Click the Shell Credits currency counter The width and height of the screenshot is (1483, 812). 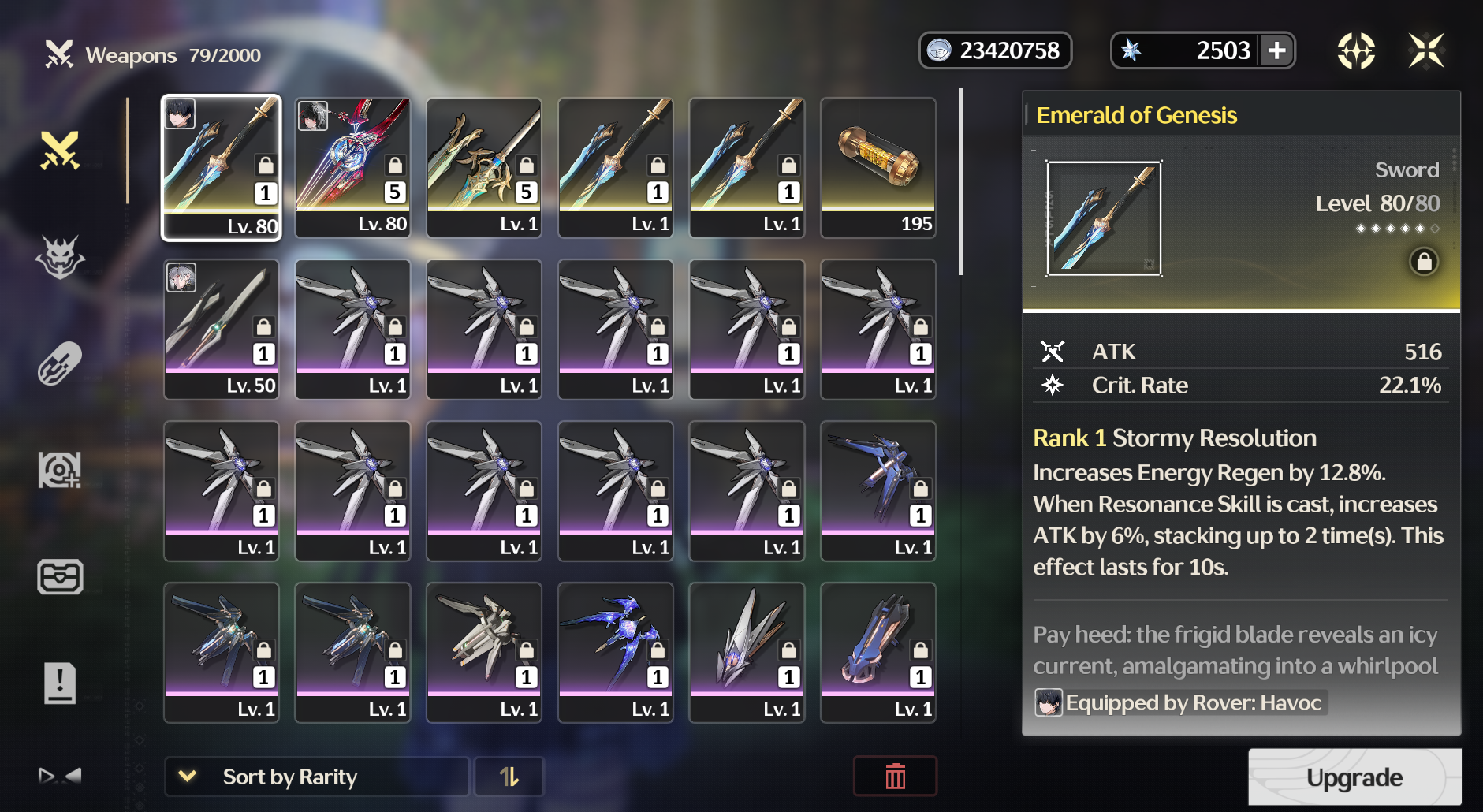pos(996,50)
